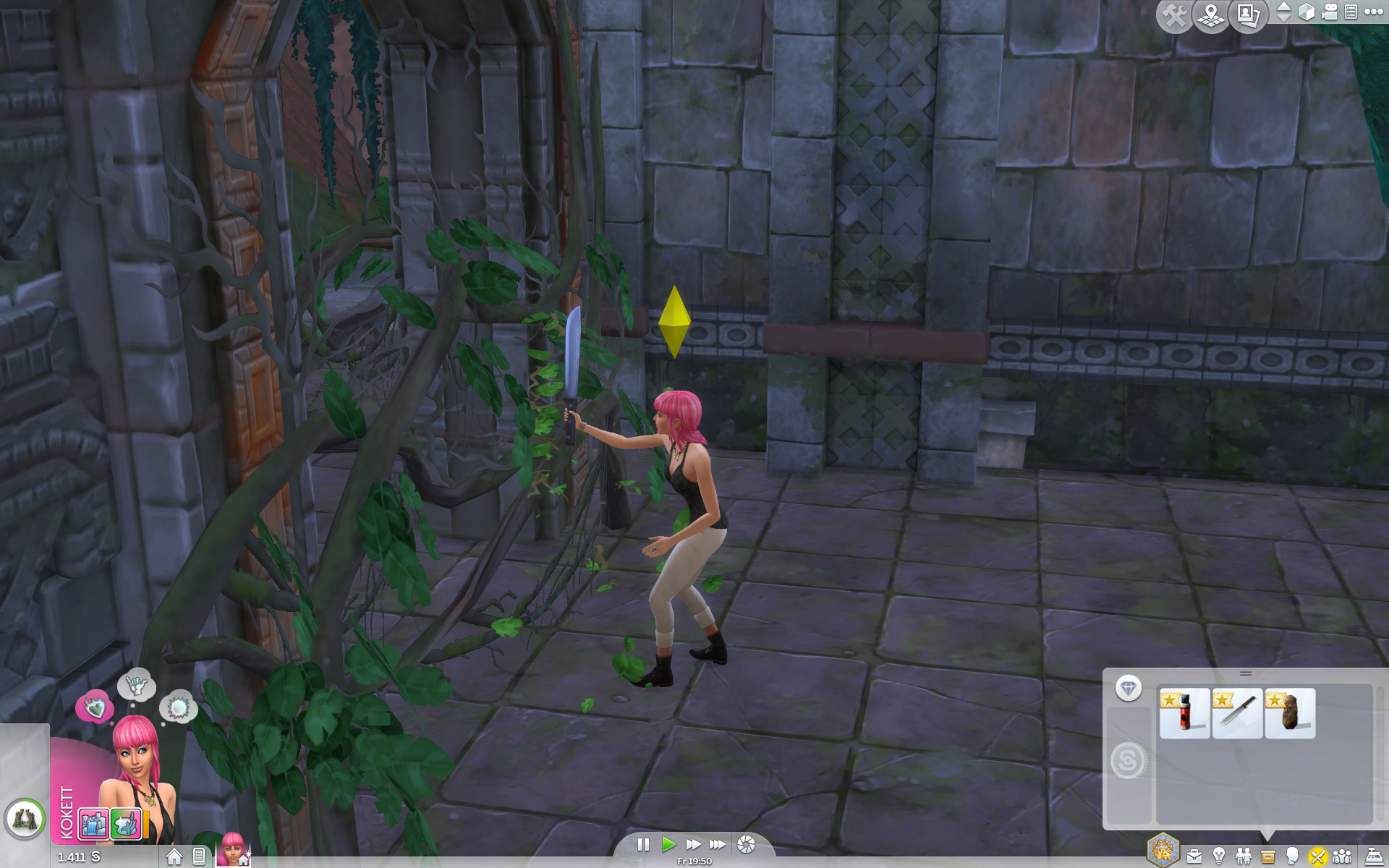Click the heart-in-flames whim bubble
This screenshot has height=868, width=1389.
click(x=95, y=707)
